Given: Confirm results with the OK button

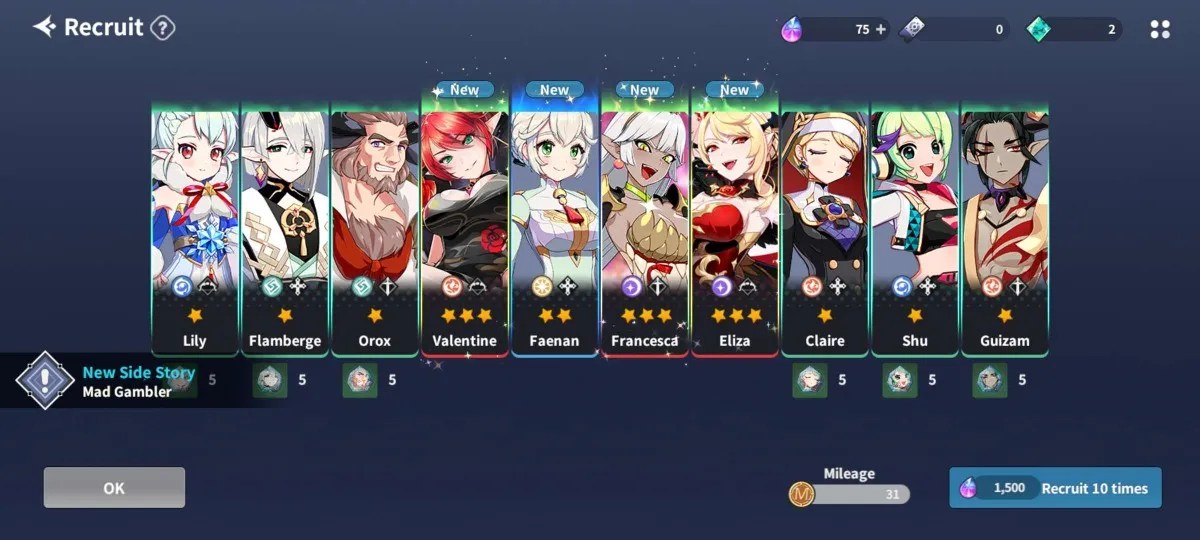Looking at the screenshot, I should (114, 488).
